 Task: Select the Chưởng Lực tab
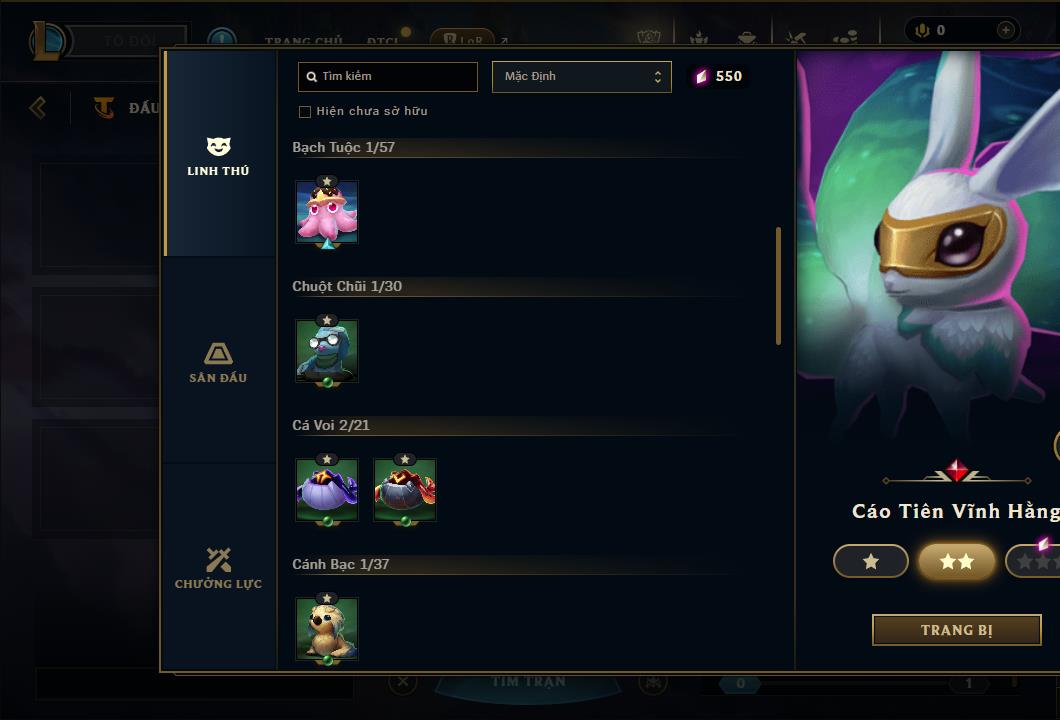pos(218,568)
